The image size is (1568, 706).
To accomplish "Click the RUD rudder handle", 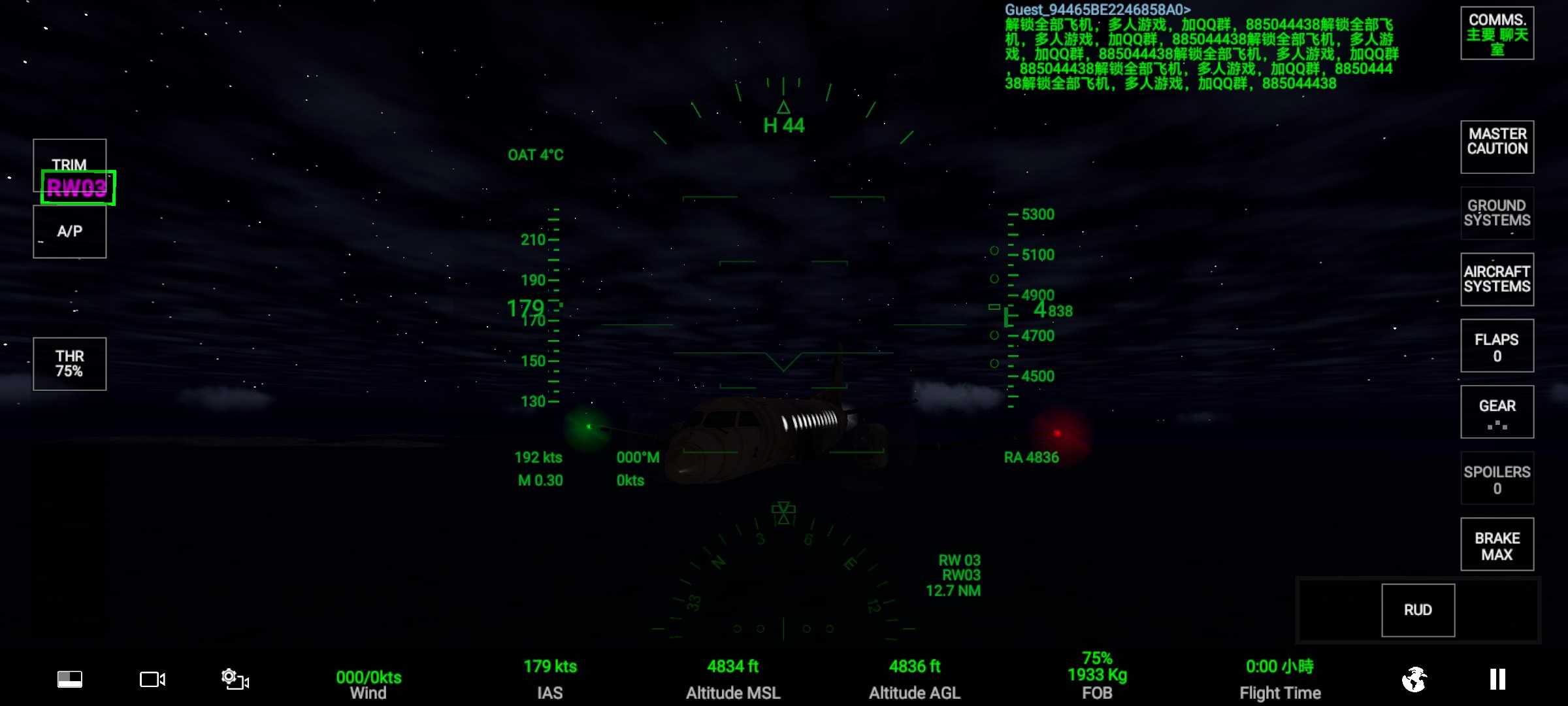I will coord(1418,610).
